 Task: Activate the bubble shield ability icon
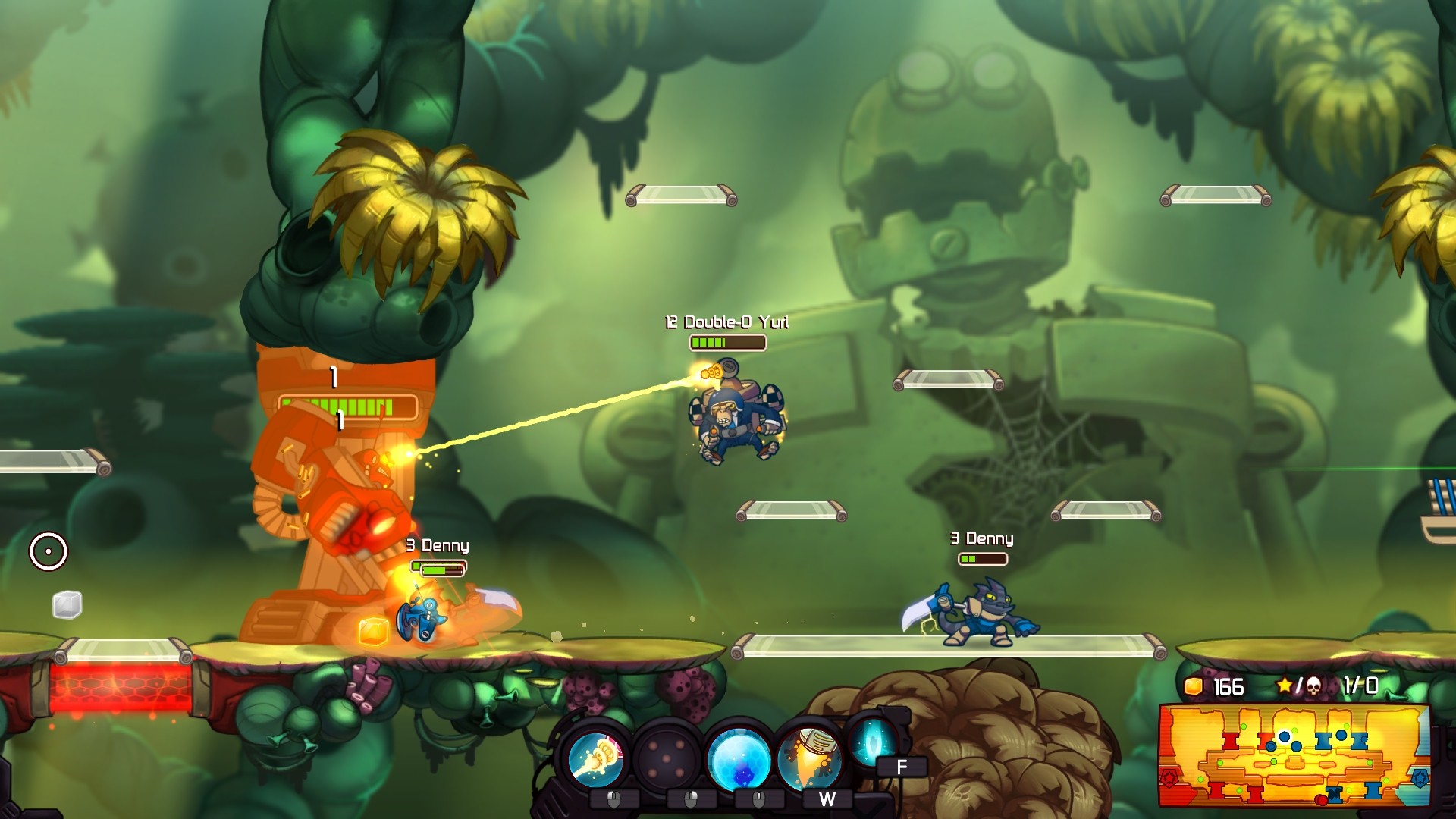point(739,758)
